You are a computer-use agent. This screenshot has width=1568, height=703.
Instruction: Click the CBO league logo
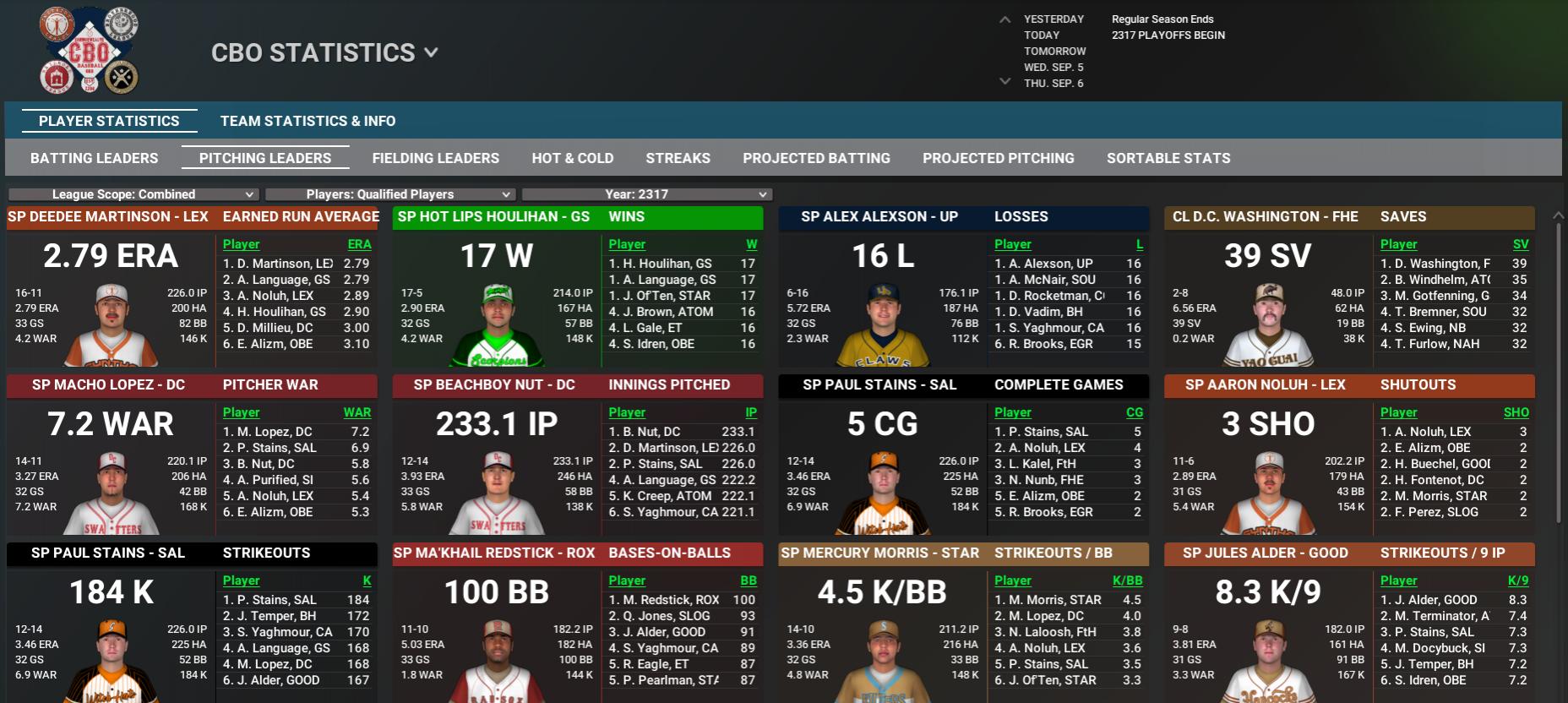tap(89, 52)
